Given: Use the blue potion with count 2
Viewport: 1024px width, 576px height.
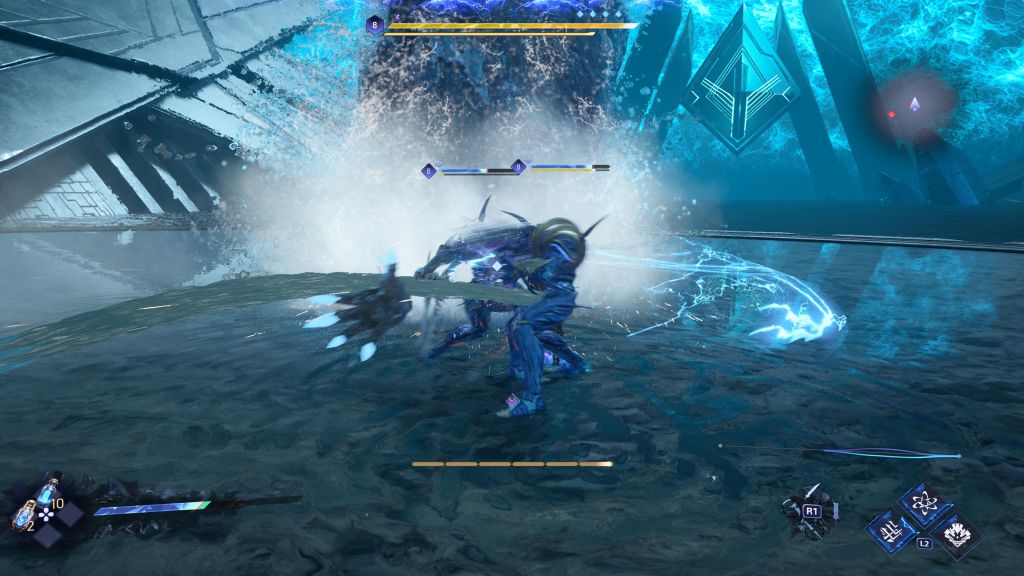Looking at the screenshot, I should tap(25, 517).
